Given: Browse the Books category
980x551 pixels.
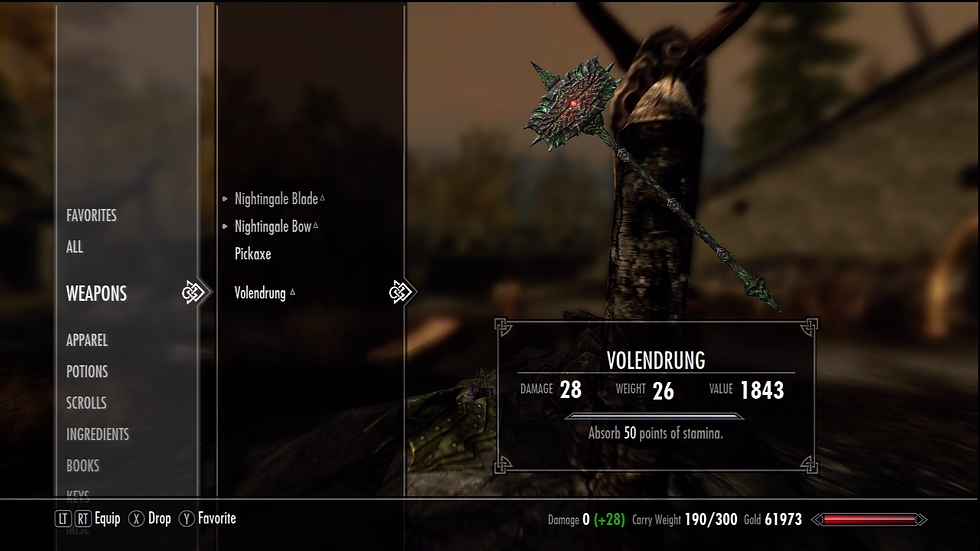Looking at the screenshot, I should coord(83,465).
